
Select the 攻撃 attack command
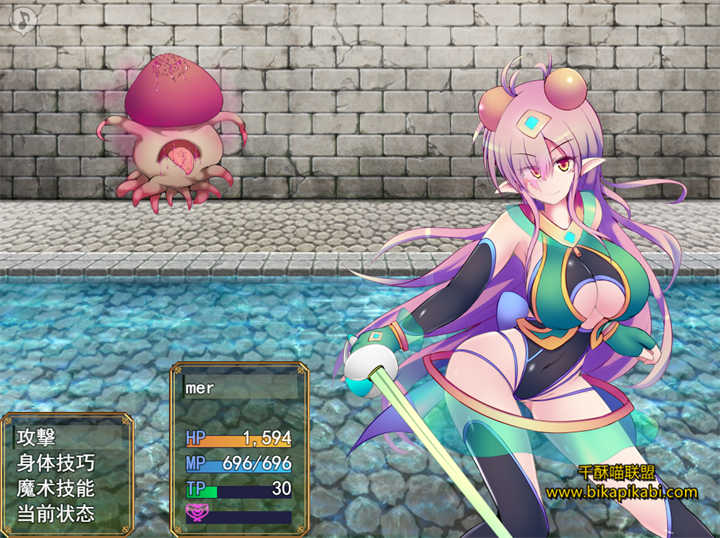(x=36, y=437)
